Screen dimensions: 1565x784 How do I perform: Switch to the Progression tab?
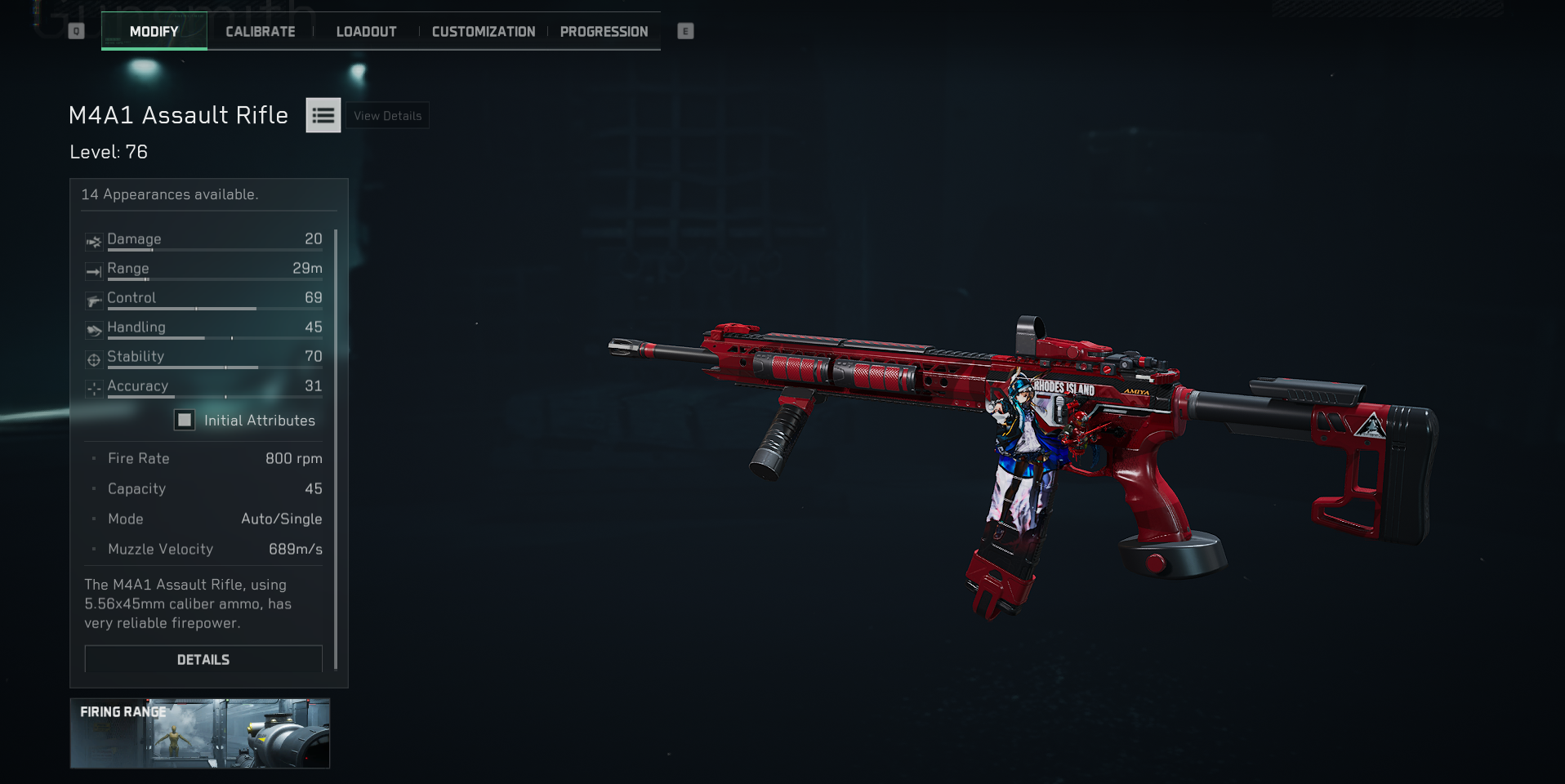pyautogui.click(x=603, y=31)
